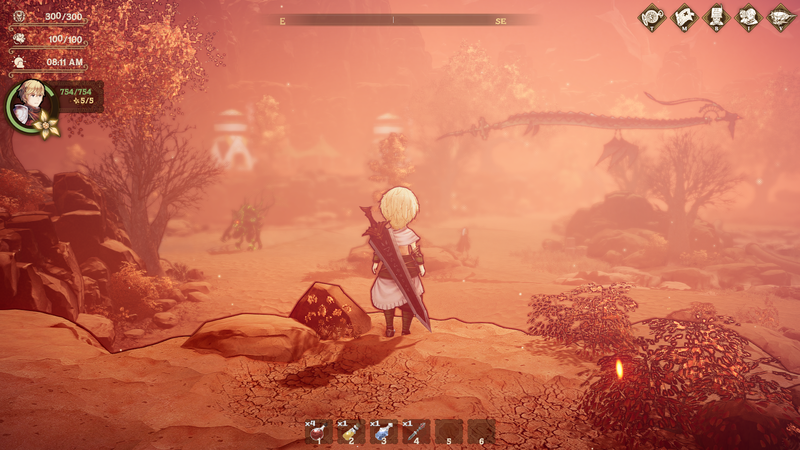Viewport: 800px width, 450px height.
Task: Click the airship menu icon
Action: 781,17
